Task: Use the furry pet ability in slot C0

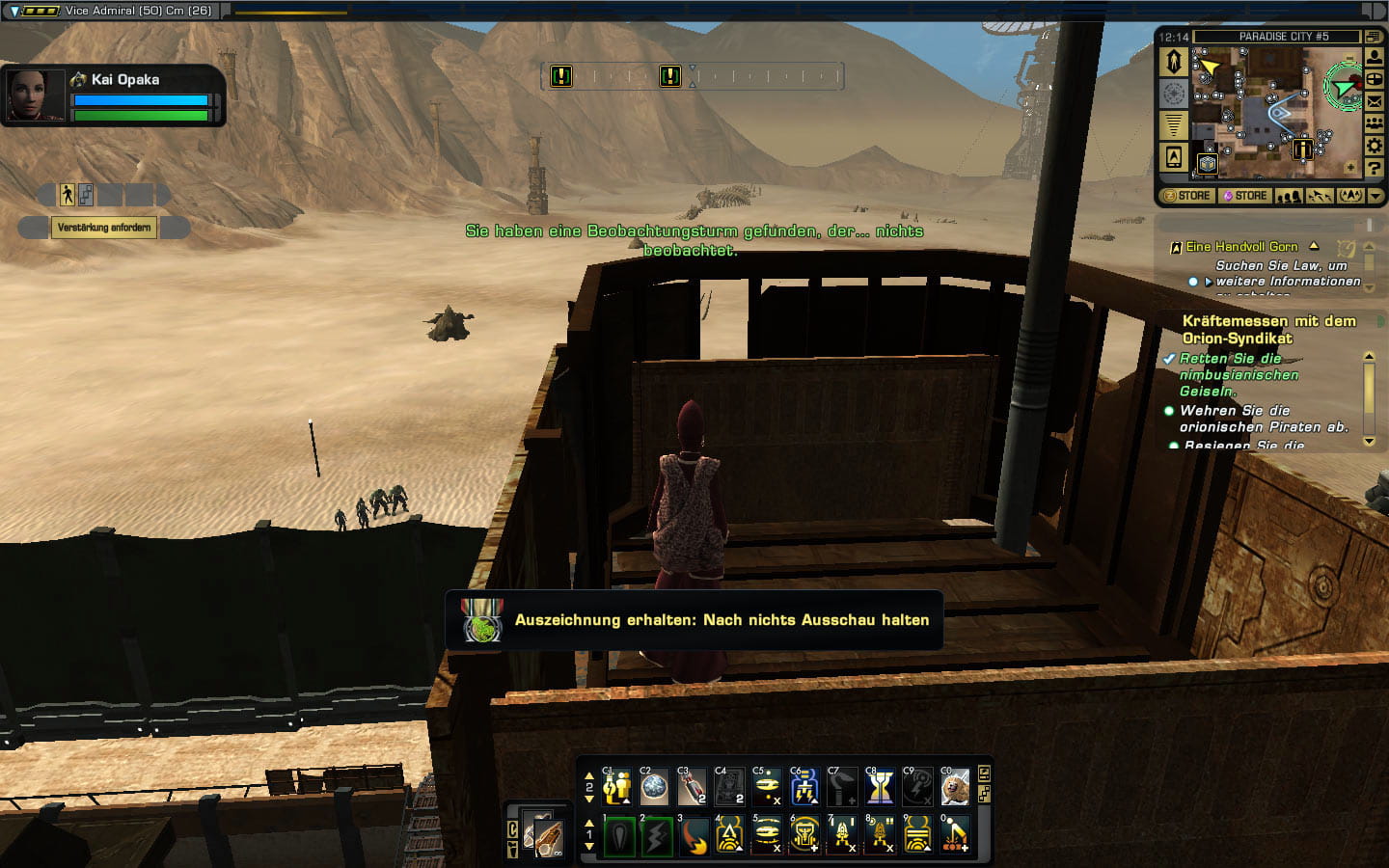Action: point(955,788)
